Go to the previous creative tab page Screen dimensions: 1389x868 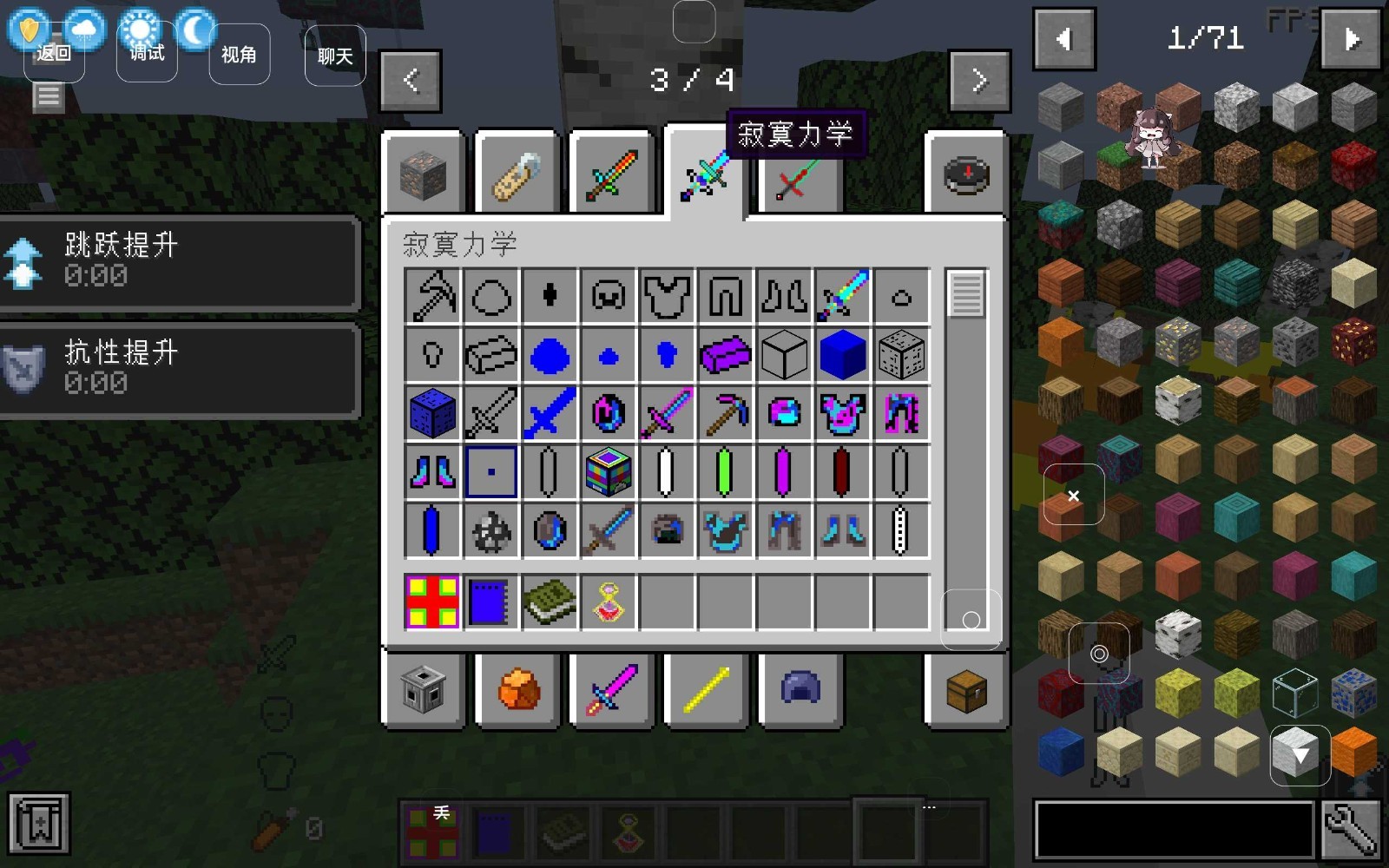pos(411,81)
